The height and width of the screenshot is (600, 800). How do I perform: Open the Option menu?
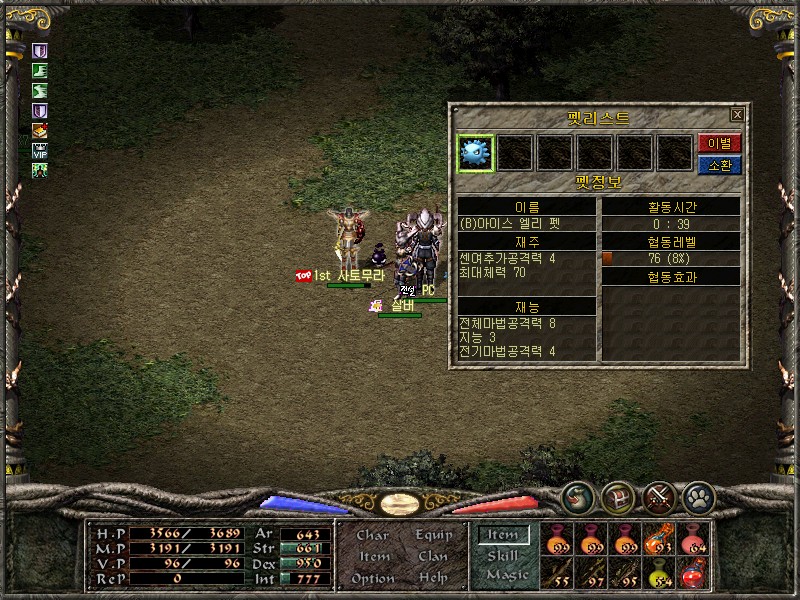click(373, 578)
